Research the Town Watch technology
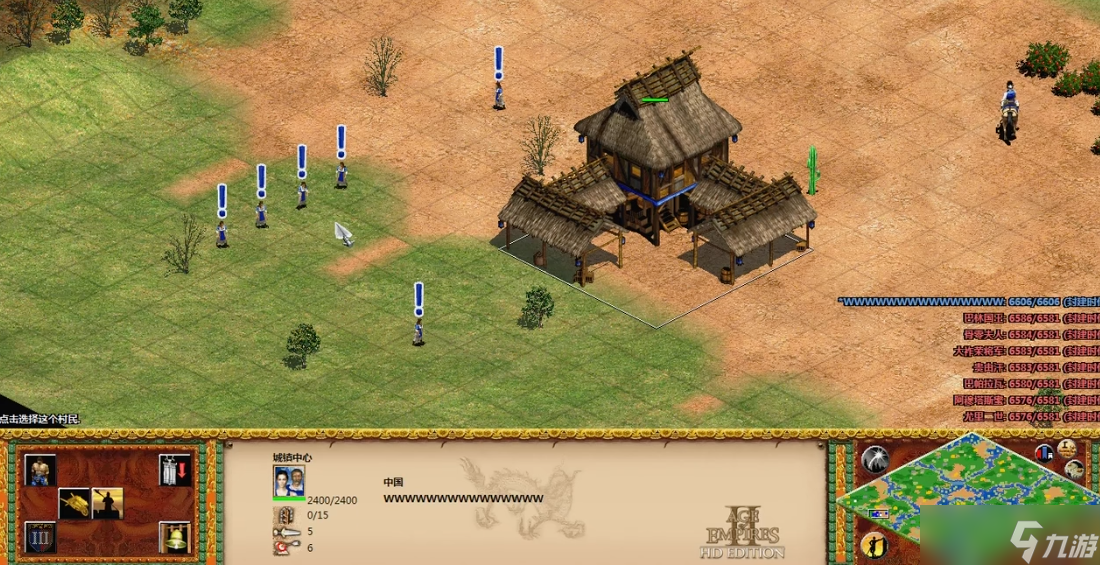 (107, 503)
